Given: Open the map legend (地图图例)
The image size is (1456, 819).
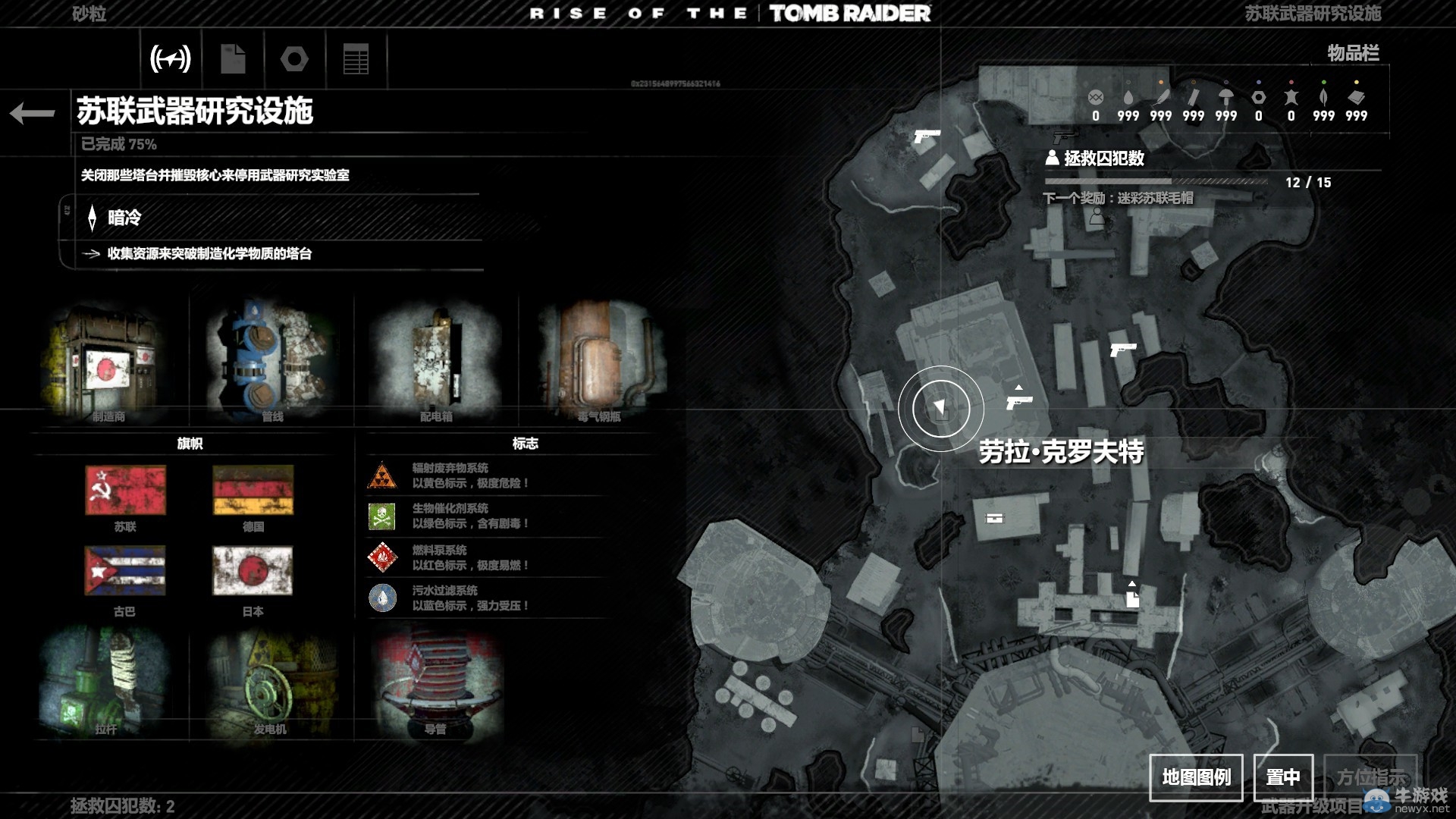Looking at the screenshot, I should (x=1196, y=777).
